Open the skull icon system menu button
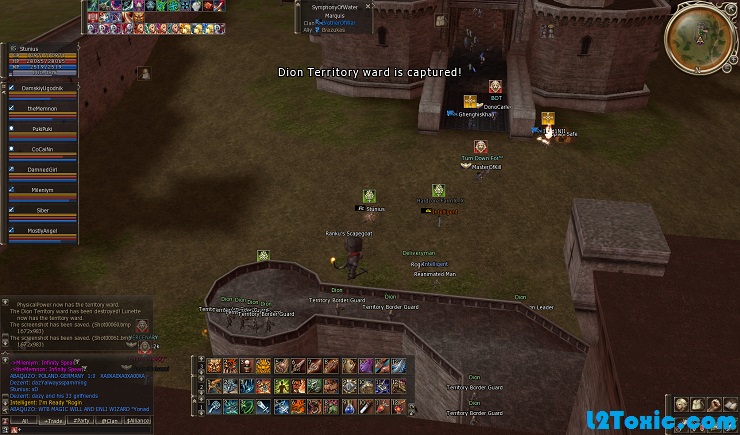This screenshot has height=435, width=740. click(680, 404)
